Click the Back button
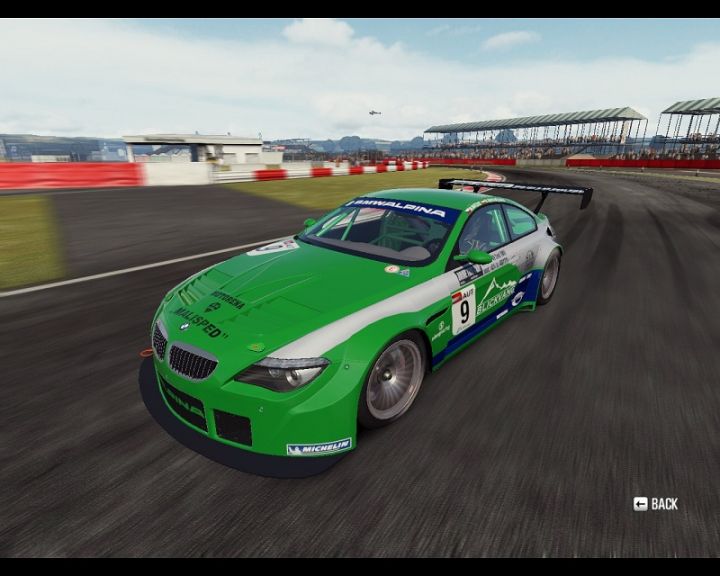 (x=656, y=504)
